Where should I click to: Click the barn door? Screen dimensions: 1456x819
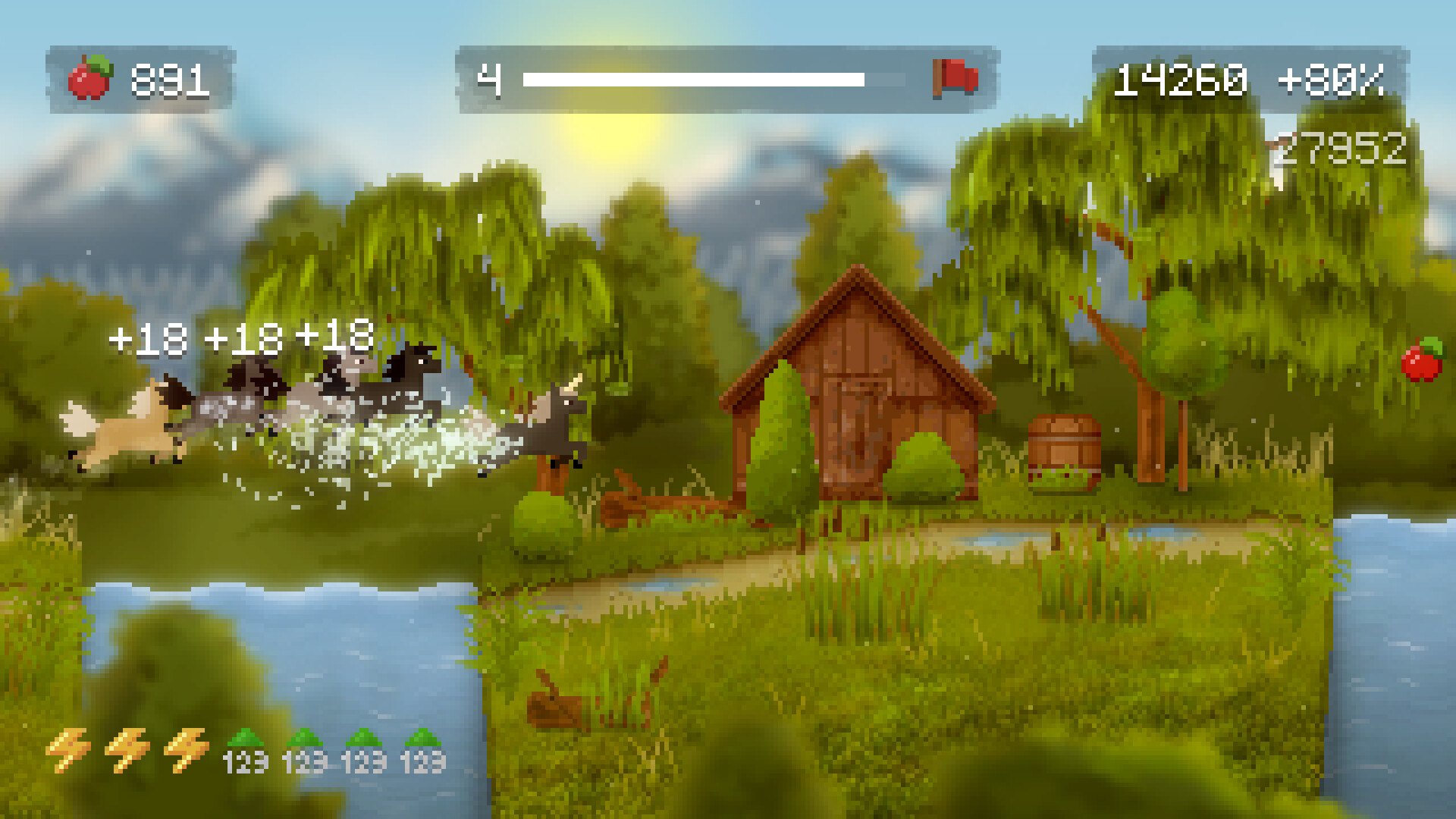[x=861, y=432]
